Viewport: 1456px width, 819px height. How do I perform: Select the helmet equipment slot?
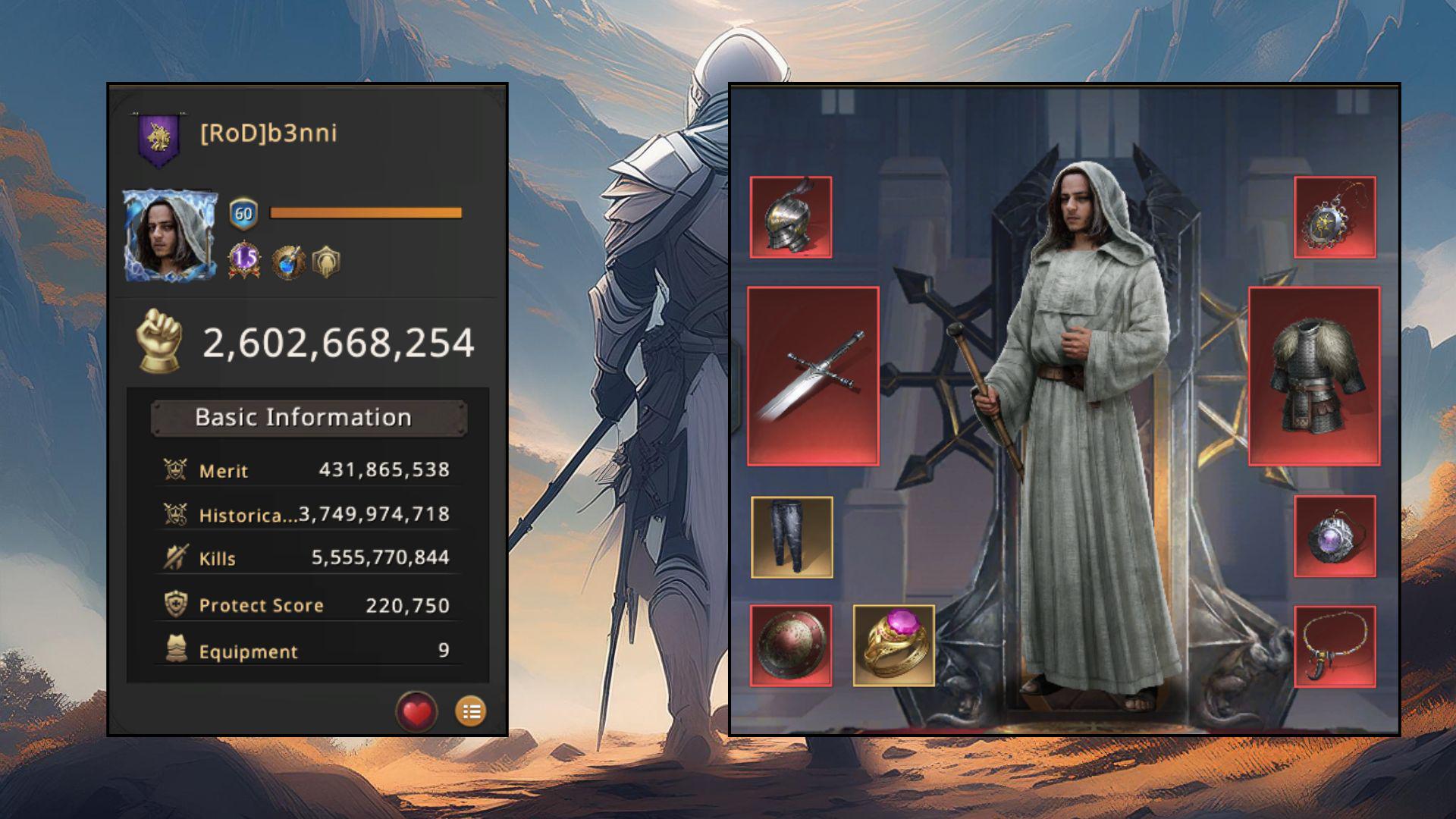791,218
